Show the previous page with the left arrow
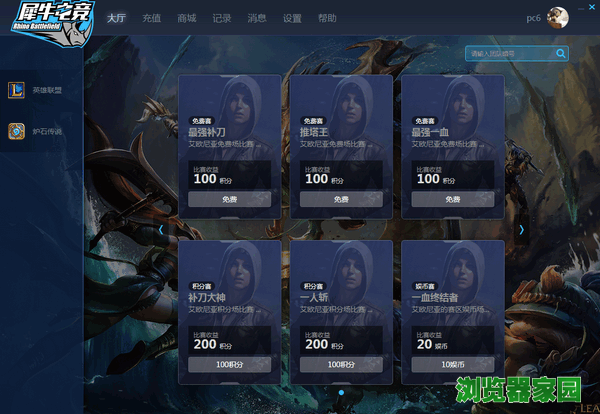Image resolution: width=600 pixels, height=414 pixels. pos(161,229)
